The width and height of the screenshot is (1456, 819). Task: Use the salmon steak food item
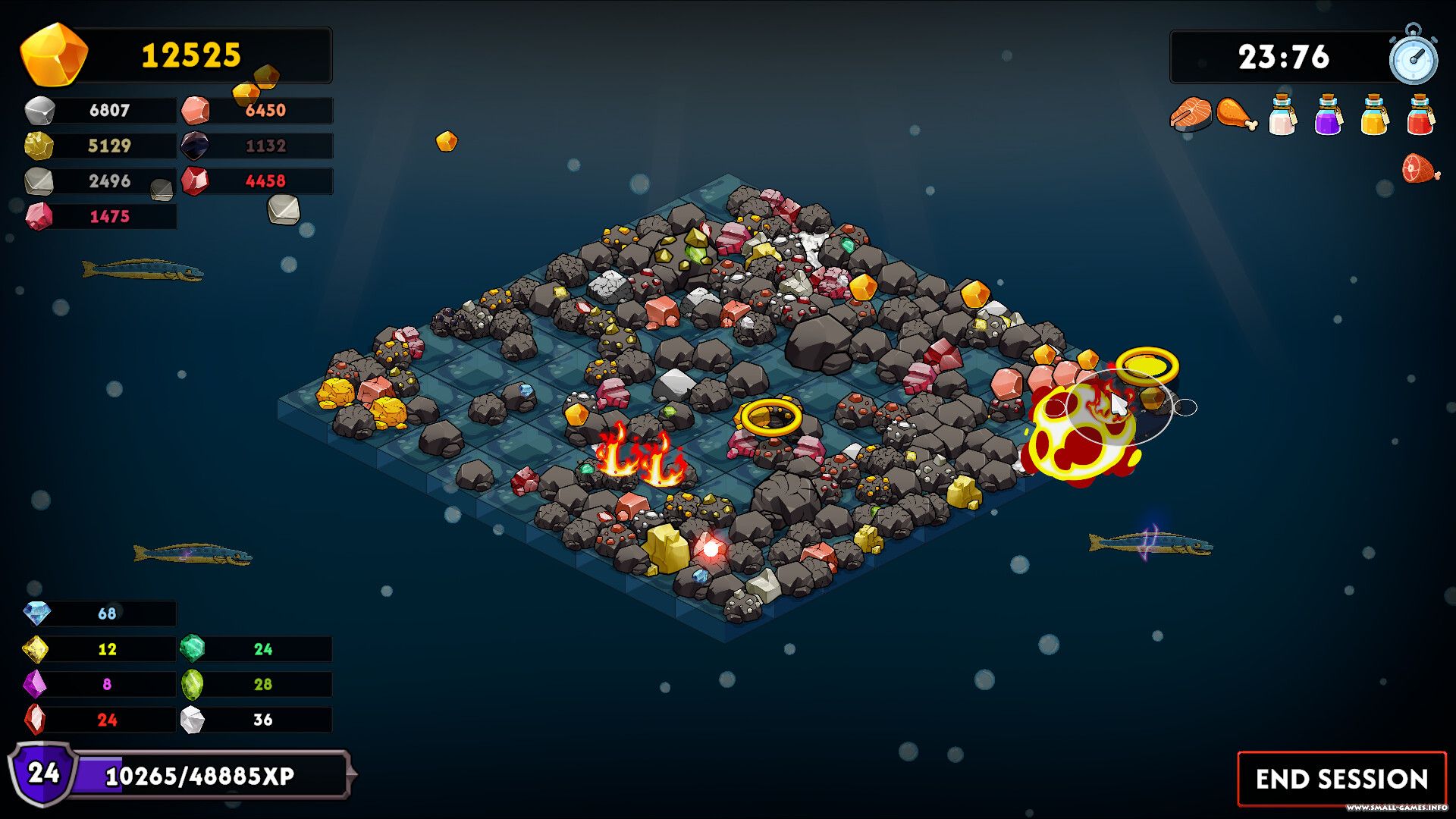point(1191,114)
